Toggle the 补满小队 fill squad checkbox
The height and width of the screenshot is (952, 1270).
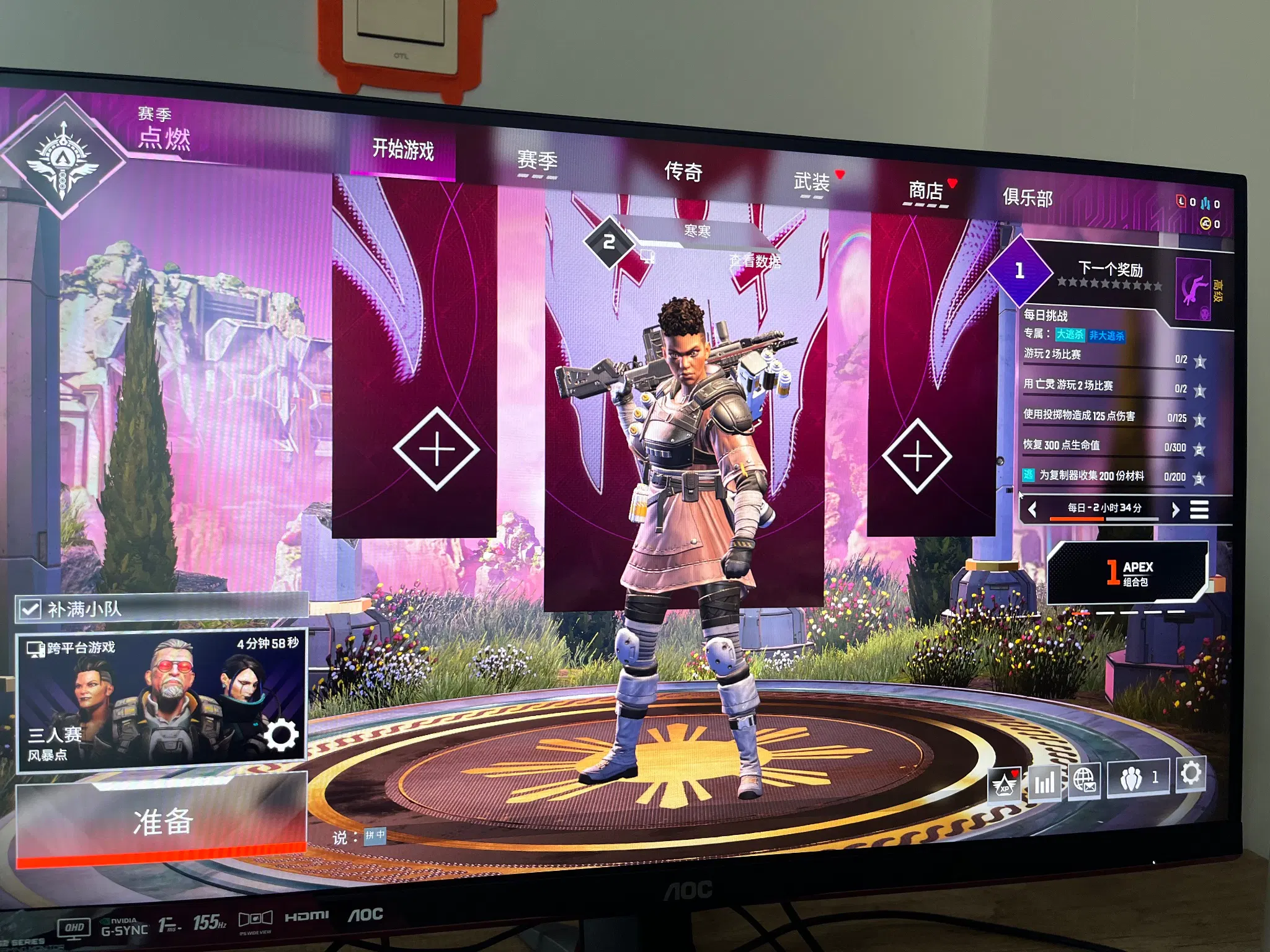[x=29, y=609]
